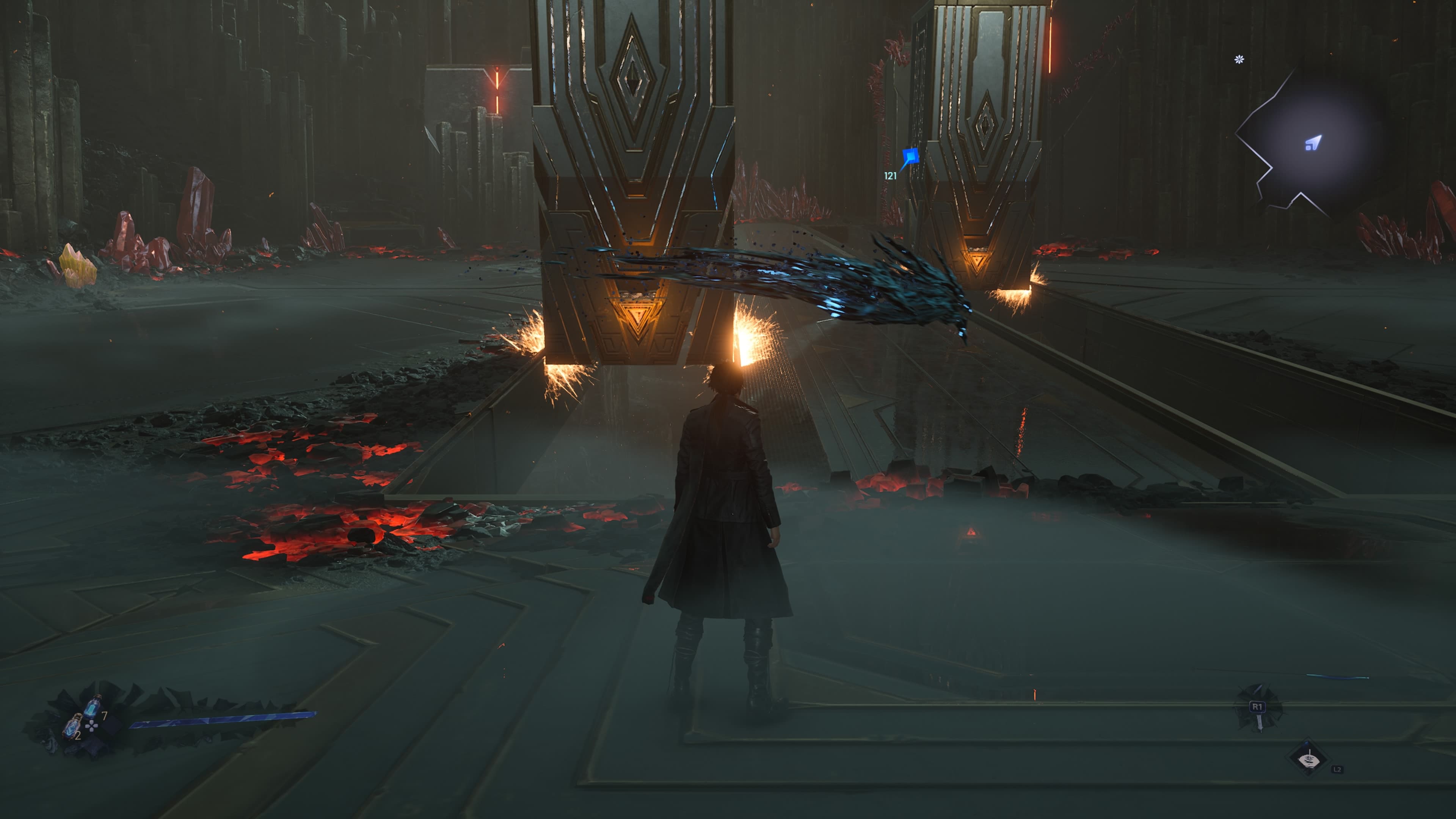Select the white flower icon above the minimap
The width and height of the screenshot is (1456, 819).
point(1239,60)
